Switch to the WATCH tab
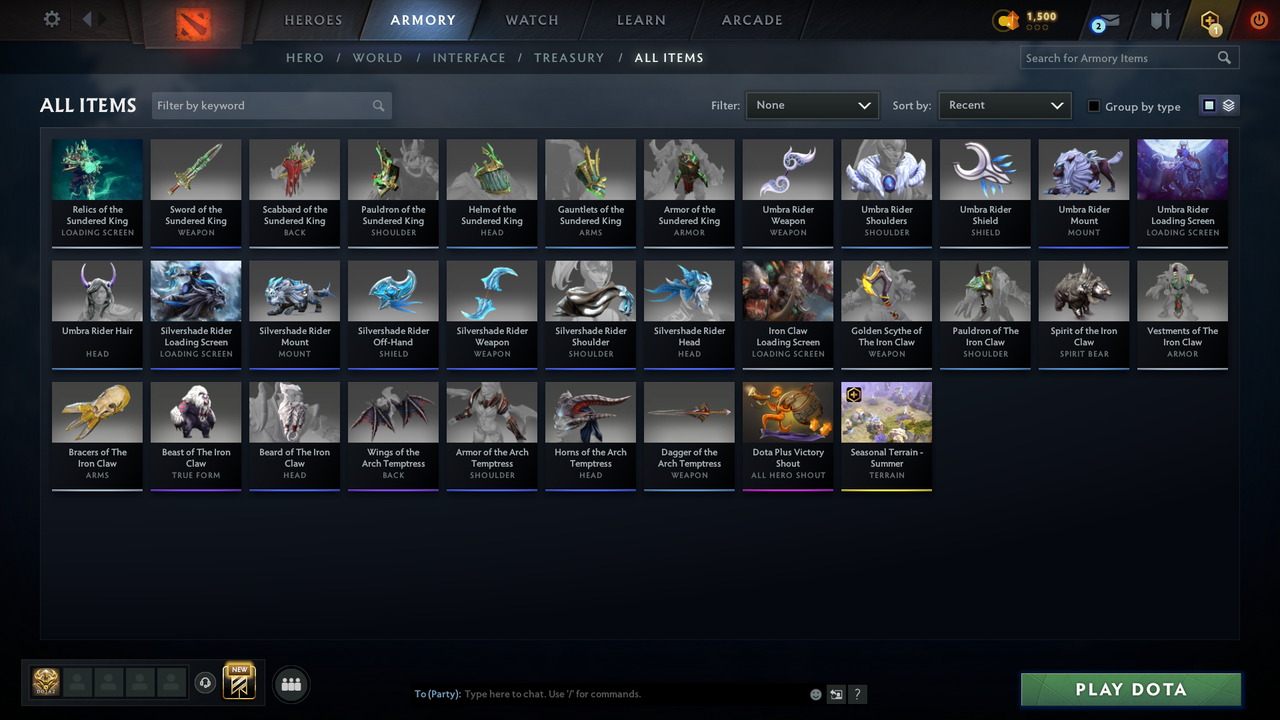This screenshot has width=1280, height=720. (531, 20)
